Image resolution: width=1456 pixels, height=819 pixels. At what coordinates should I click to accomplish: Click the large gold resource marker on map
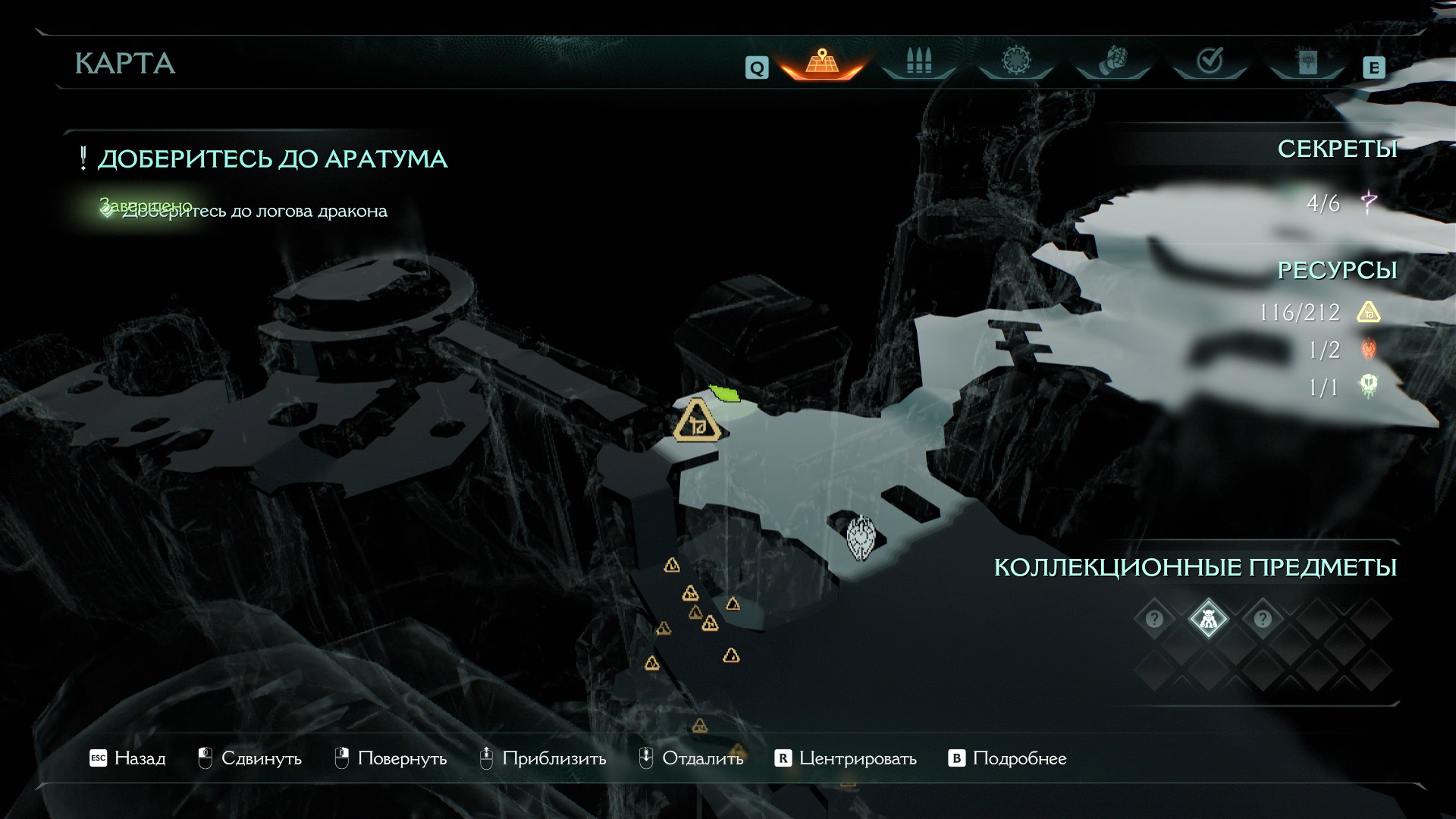click(x=696, y=422)
